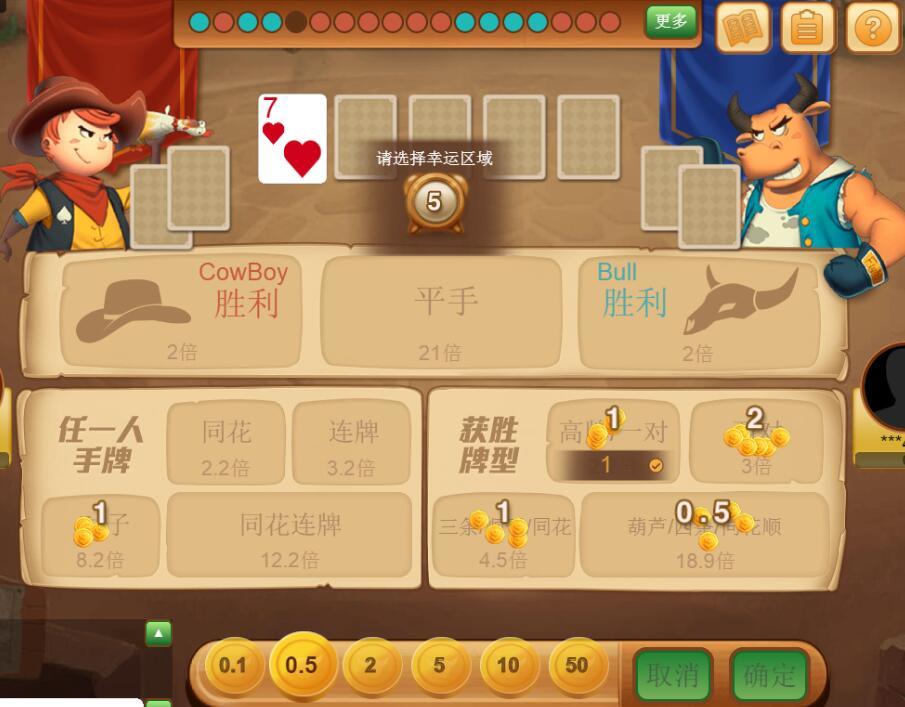Confirm bets with the 确定 button
Screen dimensions: 905x707
(768, 675)
